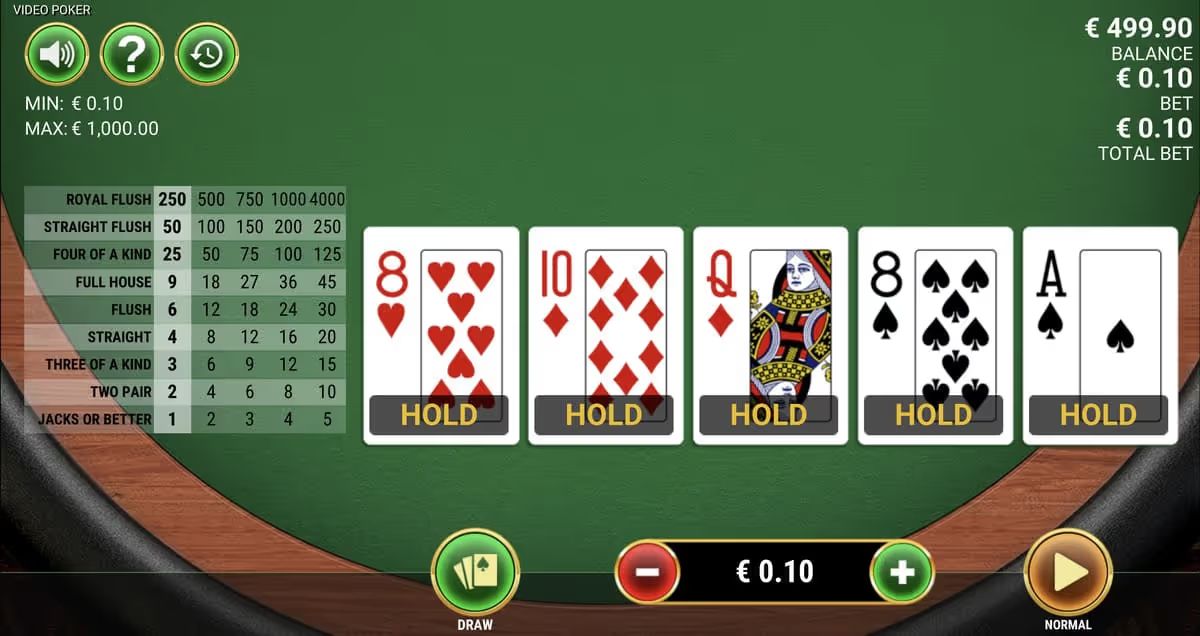Viewport: 1200px width, 636px height.
Task: Show the game history clock icon
Action: 206,54
